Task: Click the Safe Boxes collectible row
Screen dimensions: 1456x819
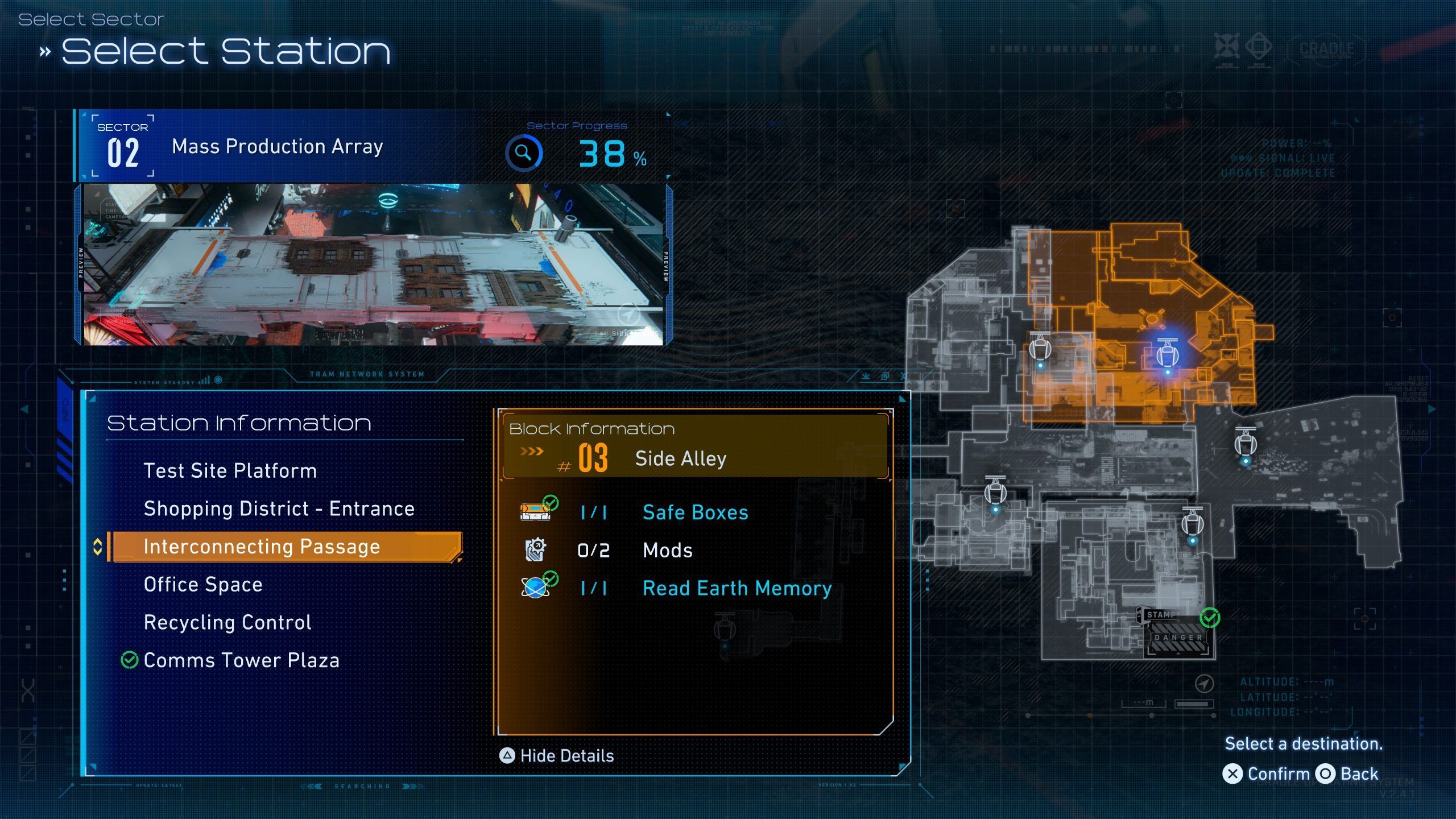Action: (695, 512)
